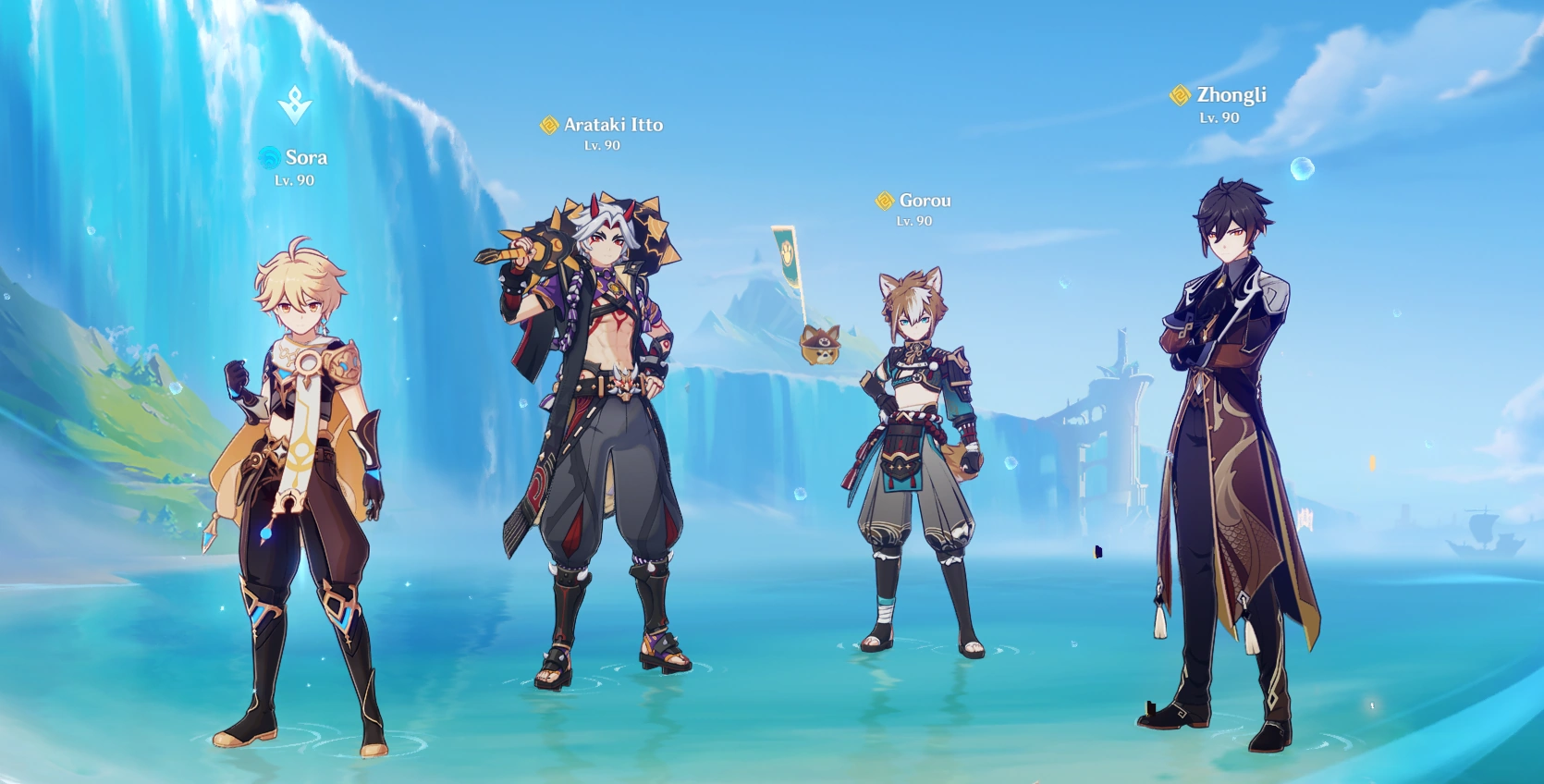Click the Zhongli name label
This screenshot has height=784, width=1544.
pyautogui.click(x=1232, y=93)
